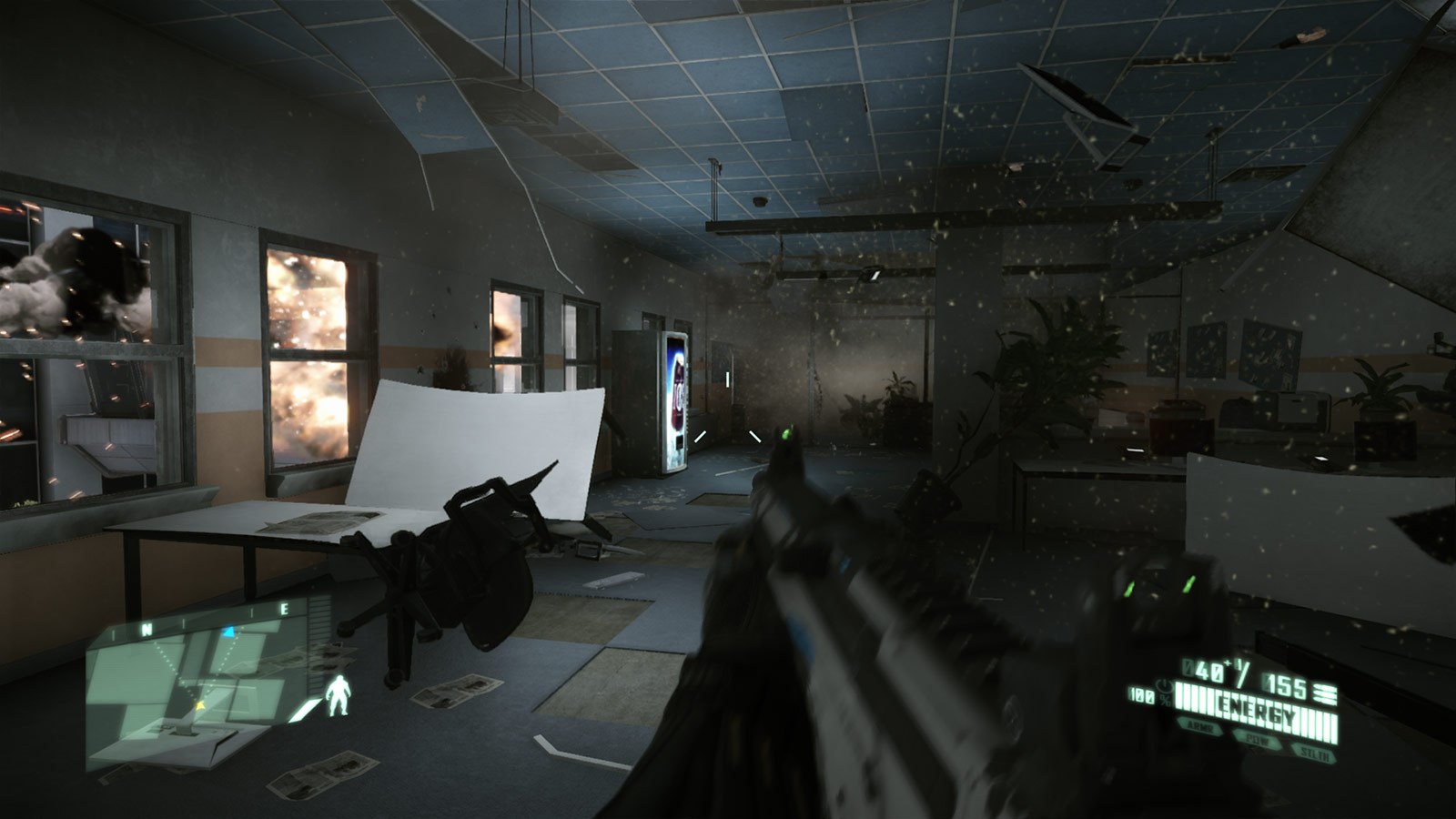Click the blue player arrow on the minimap
Screen dimensions: 1456x819
click(229, 630)
